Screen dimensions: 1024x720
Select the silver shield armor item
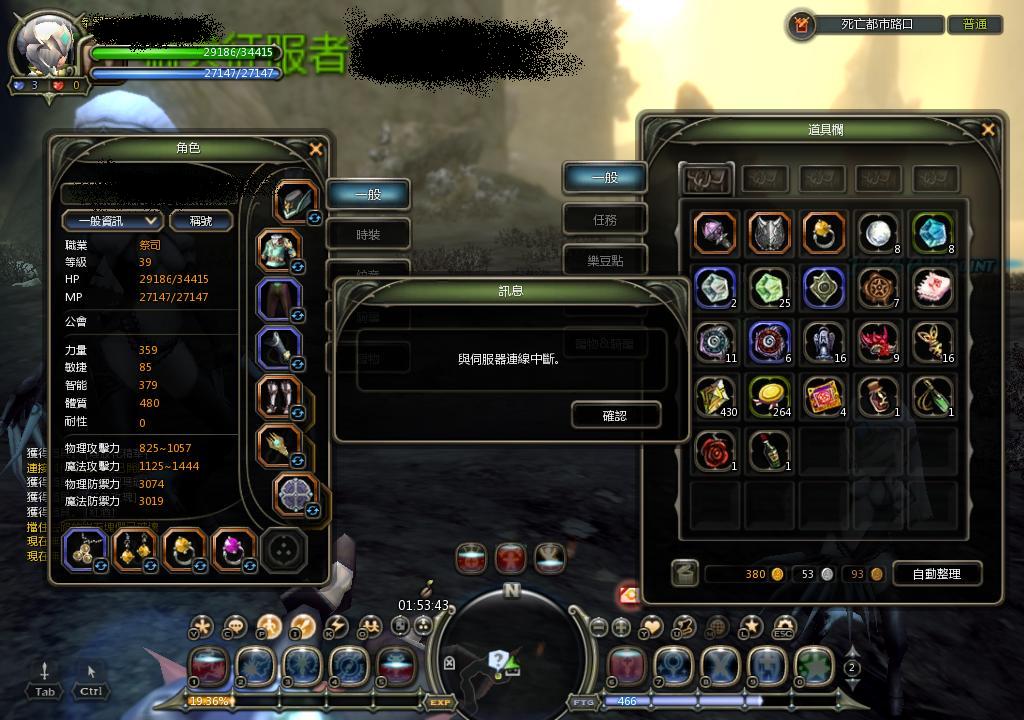click(769, 234)
